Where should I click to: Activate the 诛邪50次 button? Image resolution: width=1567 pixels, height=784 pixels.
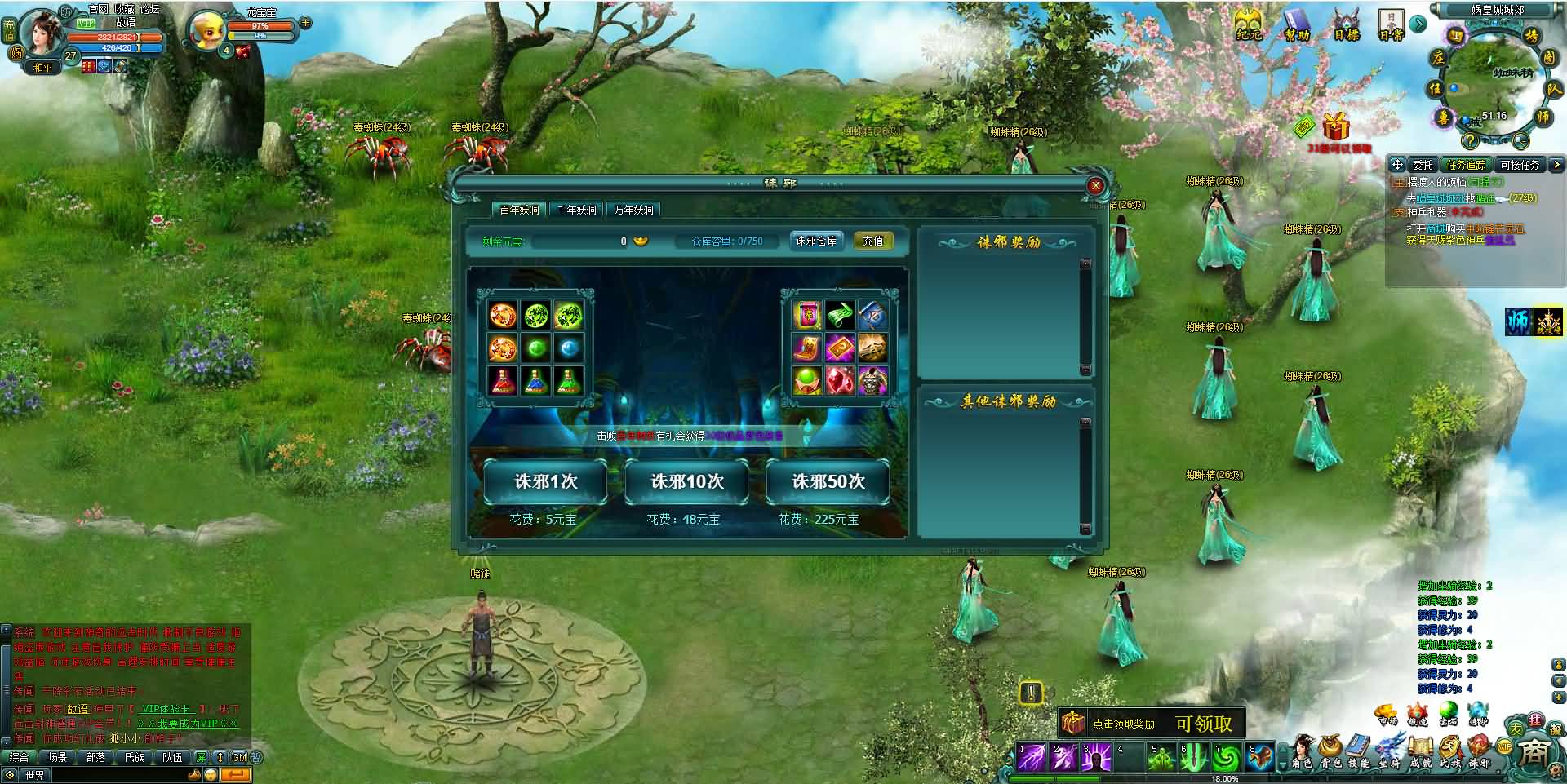(x=828, y=482)
